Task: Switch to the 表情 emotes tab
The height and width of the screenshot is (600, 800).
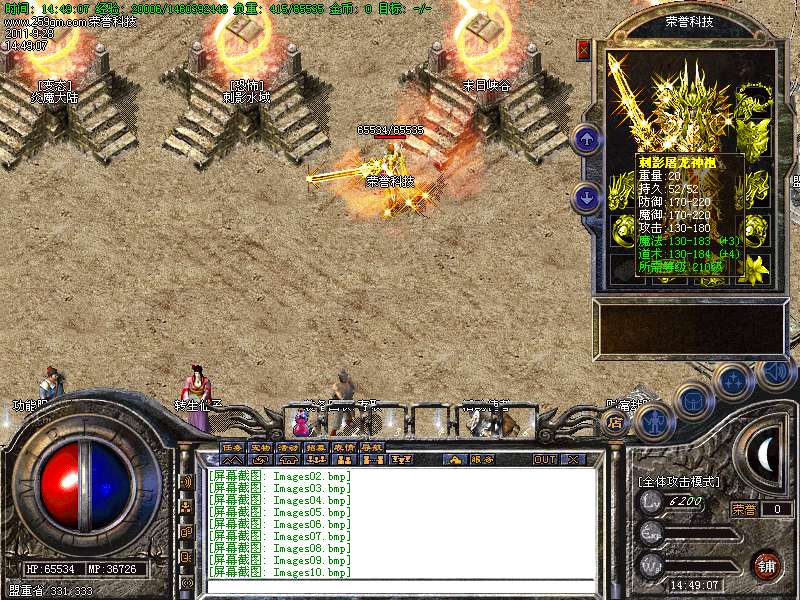Action: (344, 447)
